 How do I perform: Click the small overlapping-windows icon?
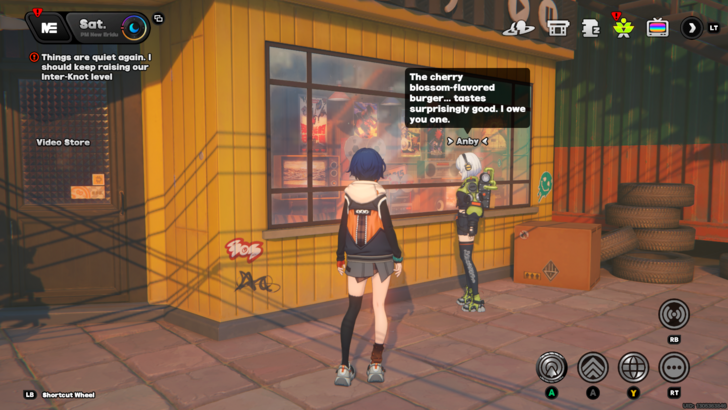coord(158,19)
